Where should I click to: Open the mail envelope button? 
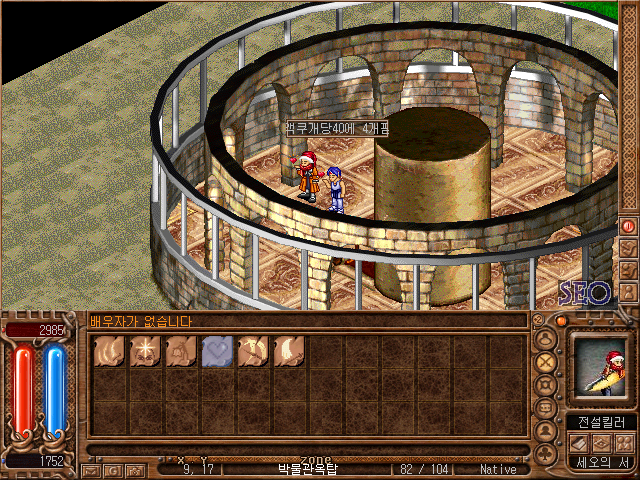tap(92, 469)
